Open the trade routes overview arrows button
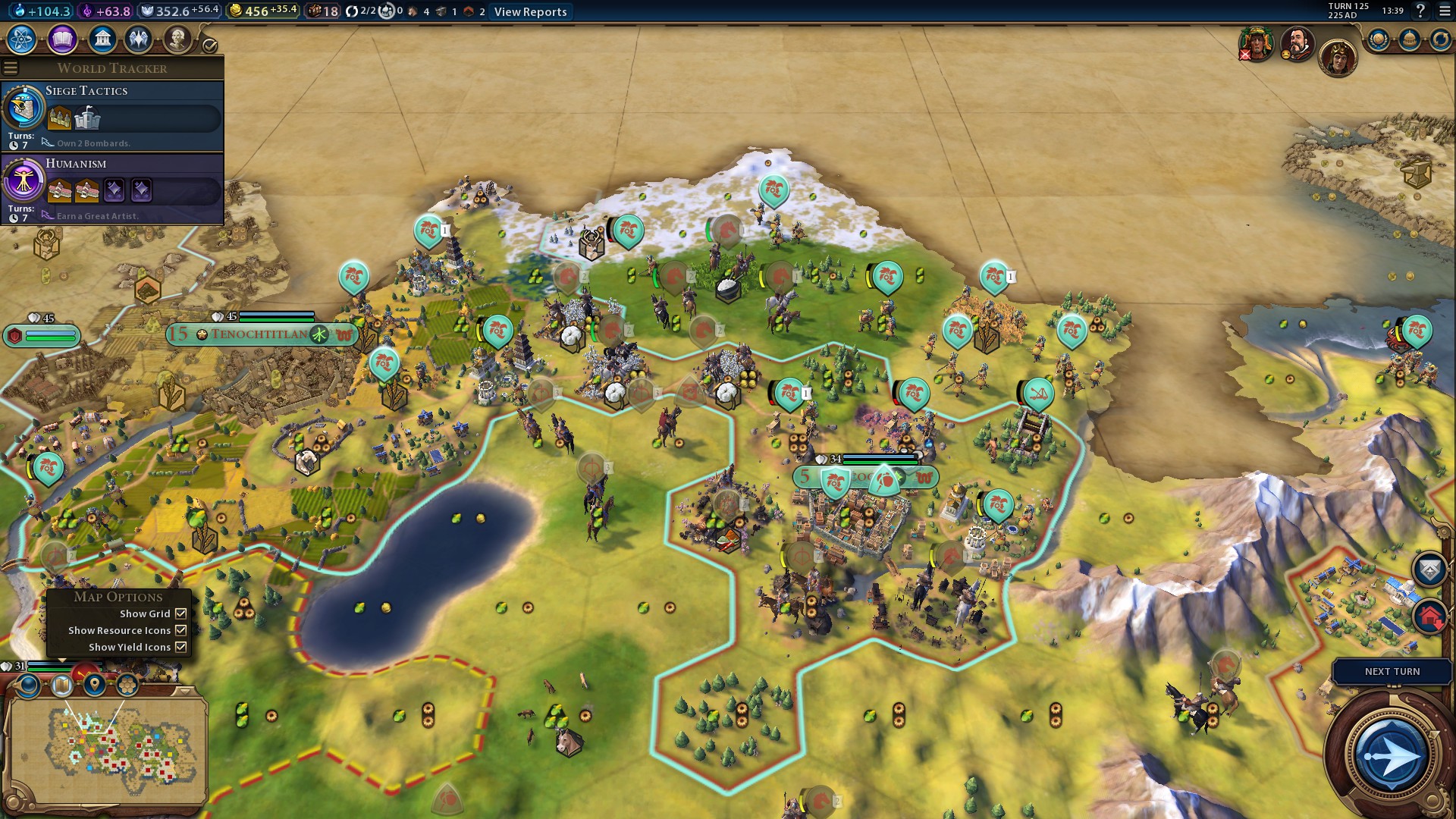The width and height of the screenshot is (1456, 819). [1440, 39]
